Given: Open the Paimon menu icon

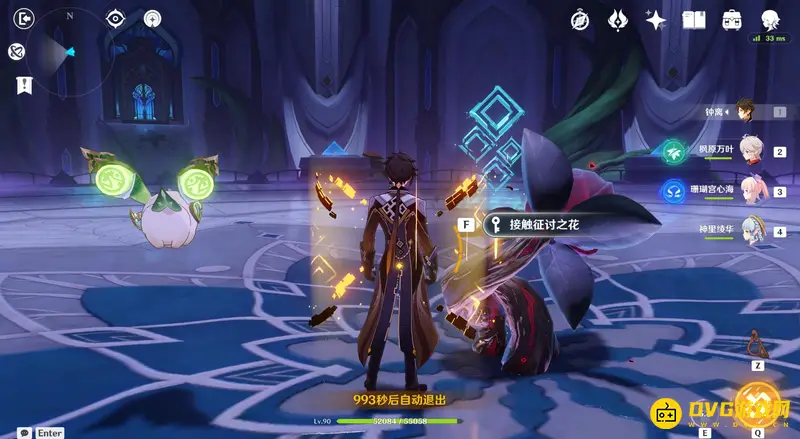Looking at the screenshot, I should click(770, 19).
